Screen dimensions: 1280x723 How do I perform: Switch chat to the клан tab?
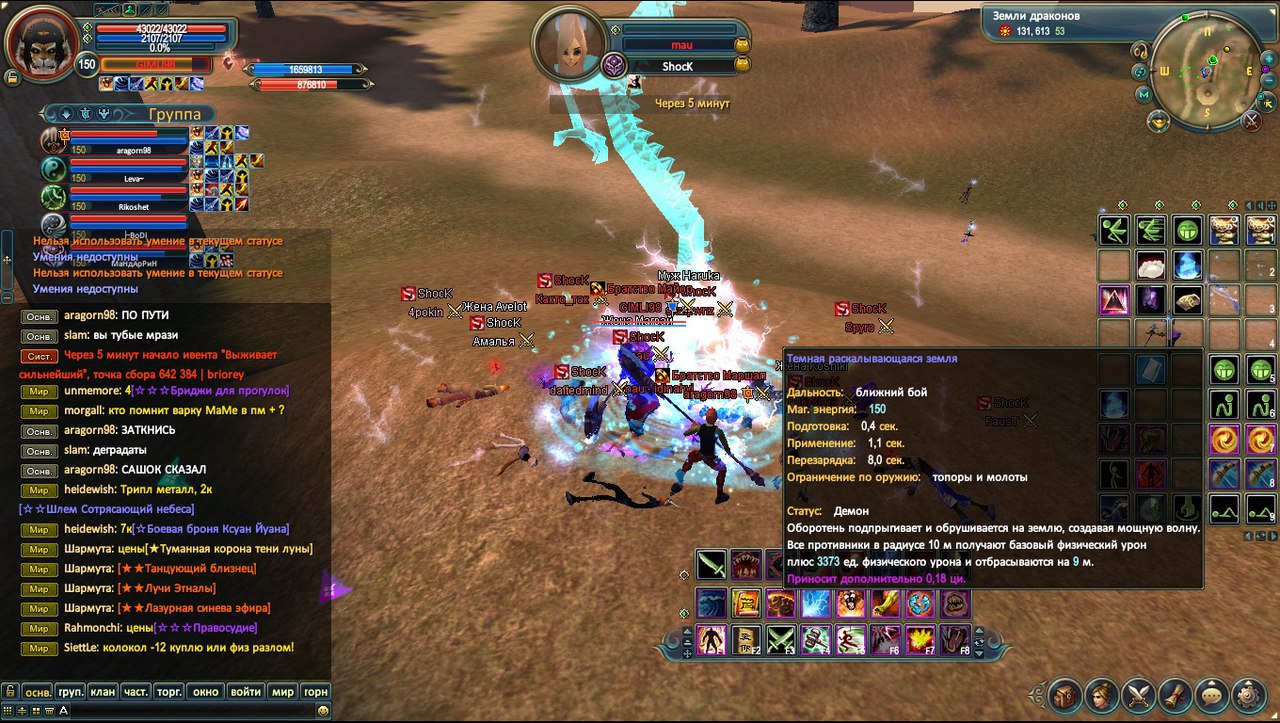pyautogui.click(x=102, y=691)
